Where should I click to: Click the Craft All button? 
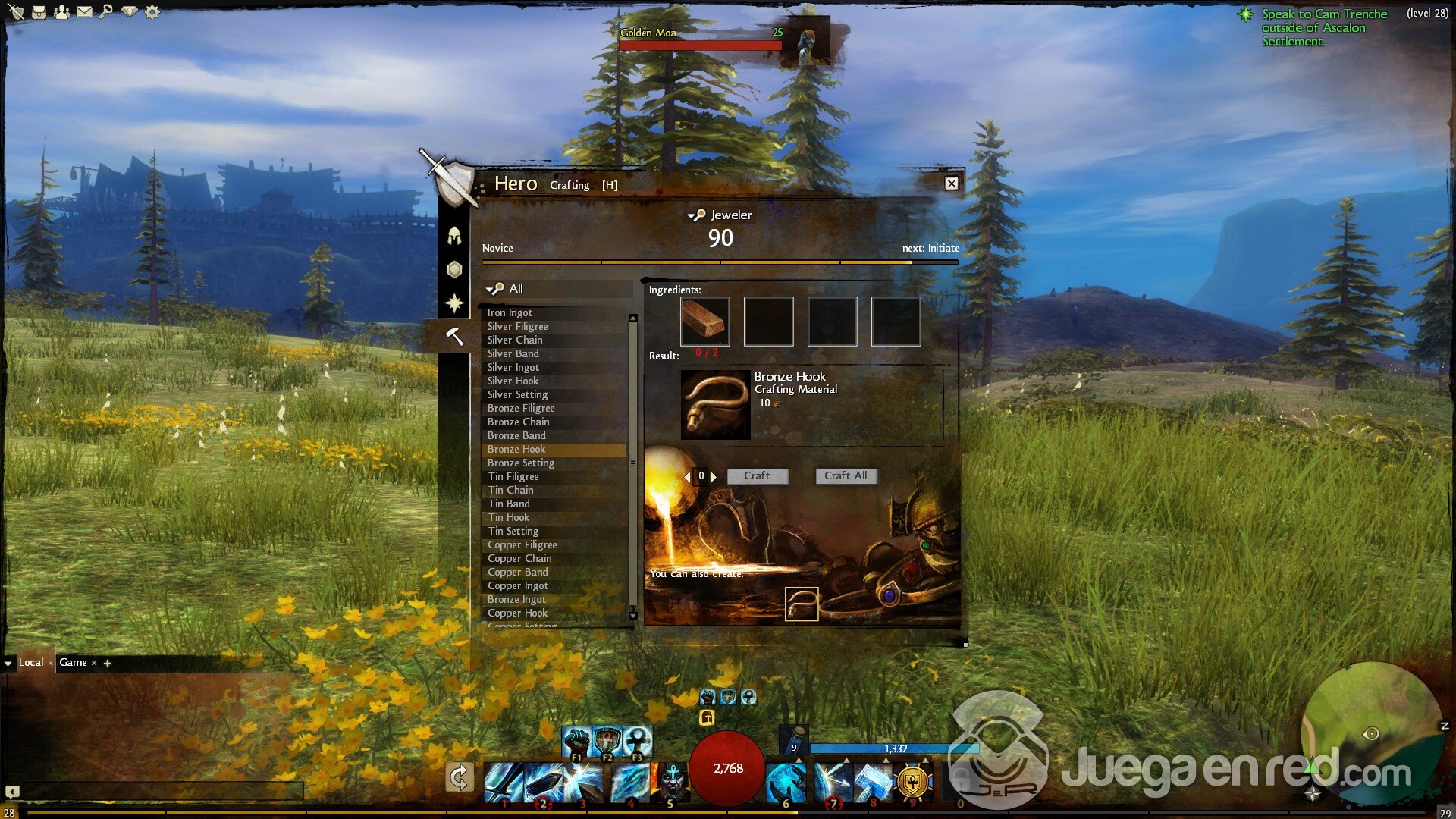point(846,475)
